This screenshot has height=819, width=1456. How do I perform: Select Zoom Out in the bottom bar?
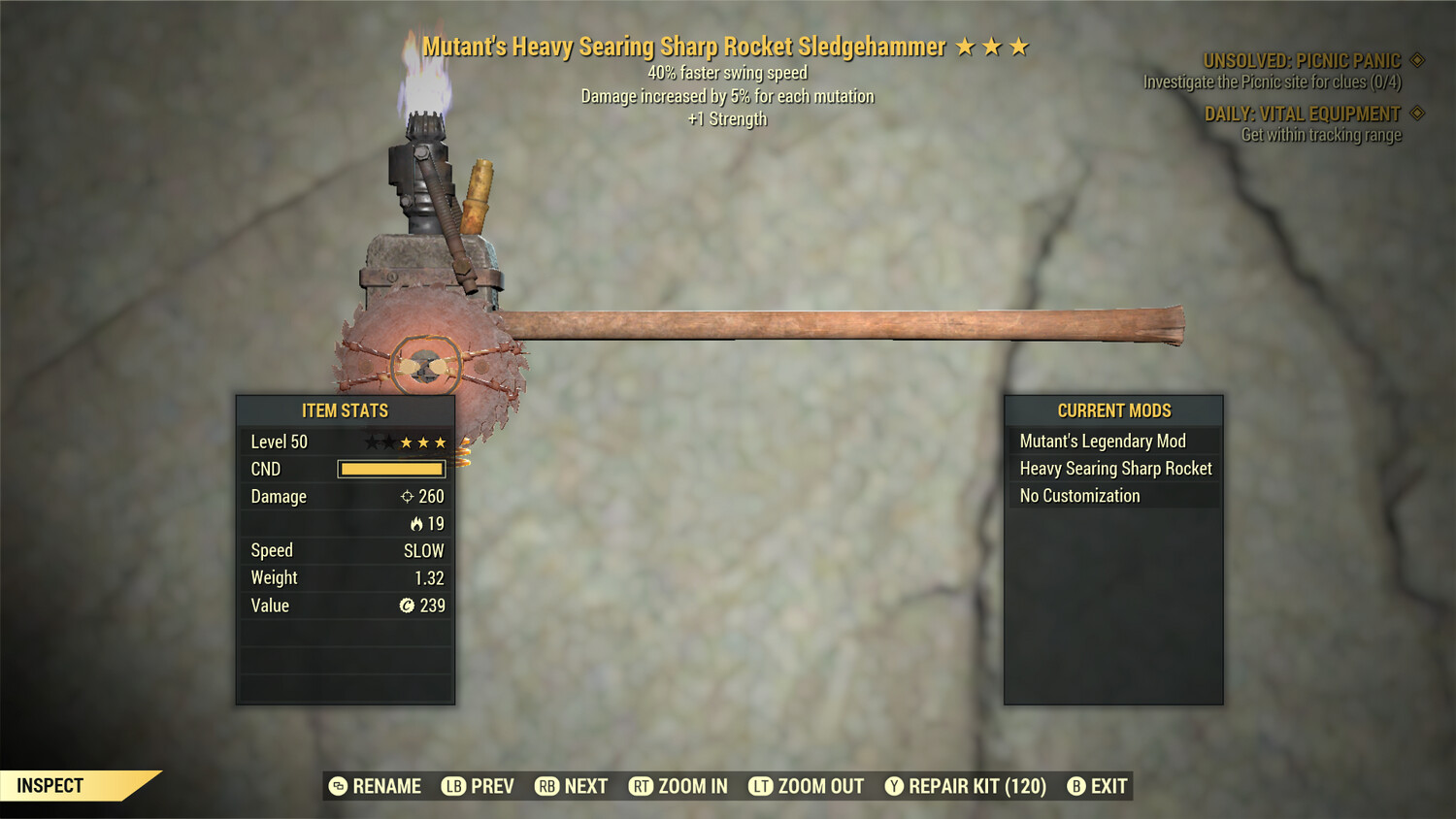807,786
